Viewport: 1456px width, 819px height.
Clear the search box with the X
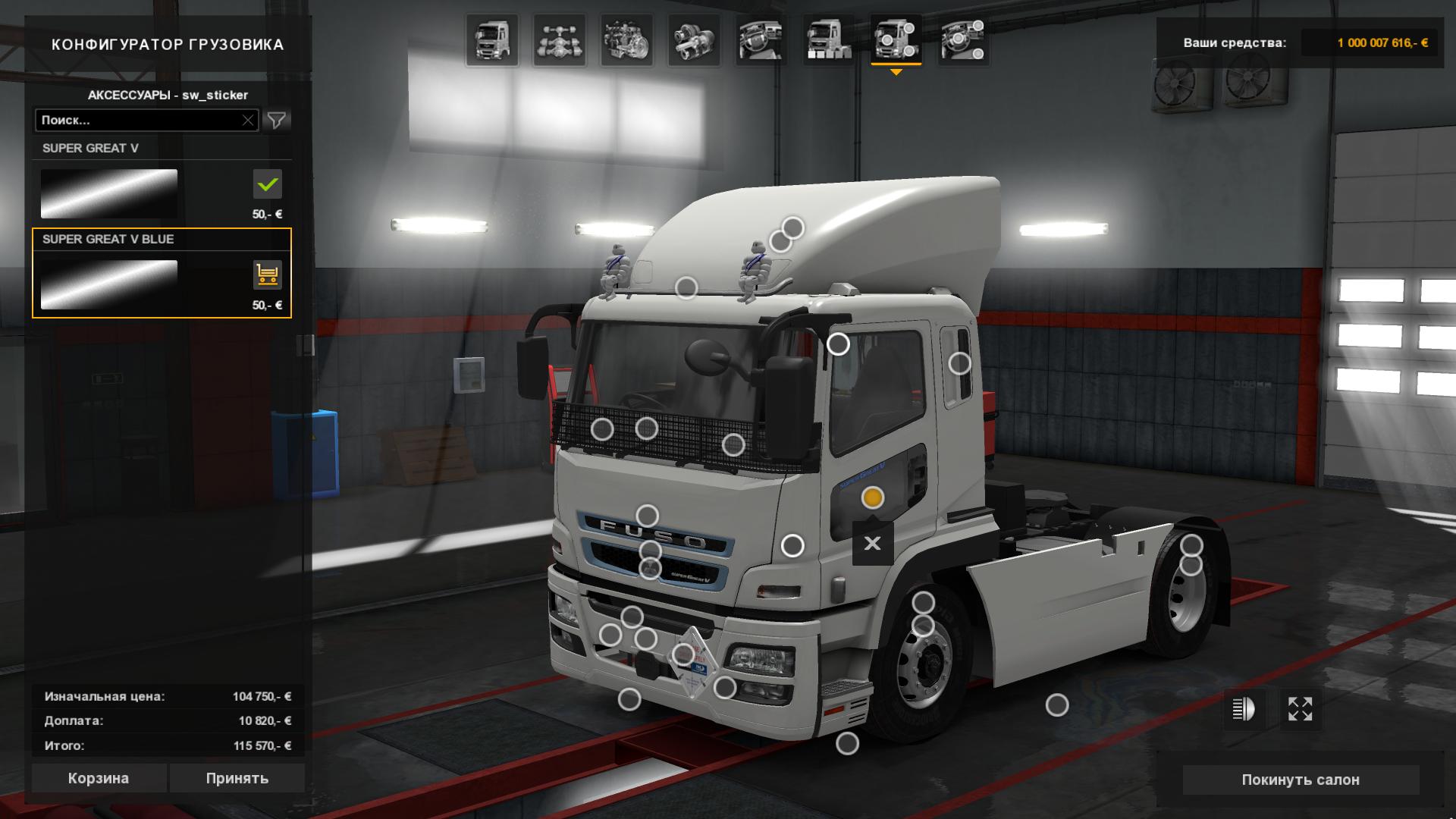(x=248, y=120)
